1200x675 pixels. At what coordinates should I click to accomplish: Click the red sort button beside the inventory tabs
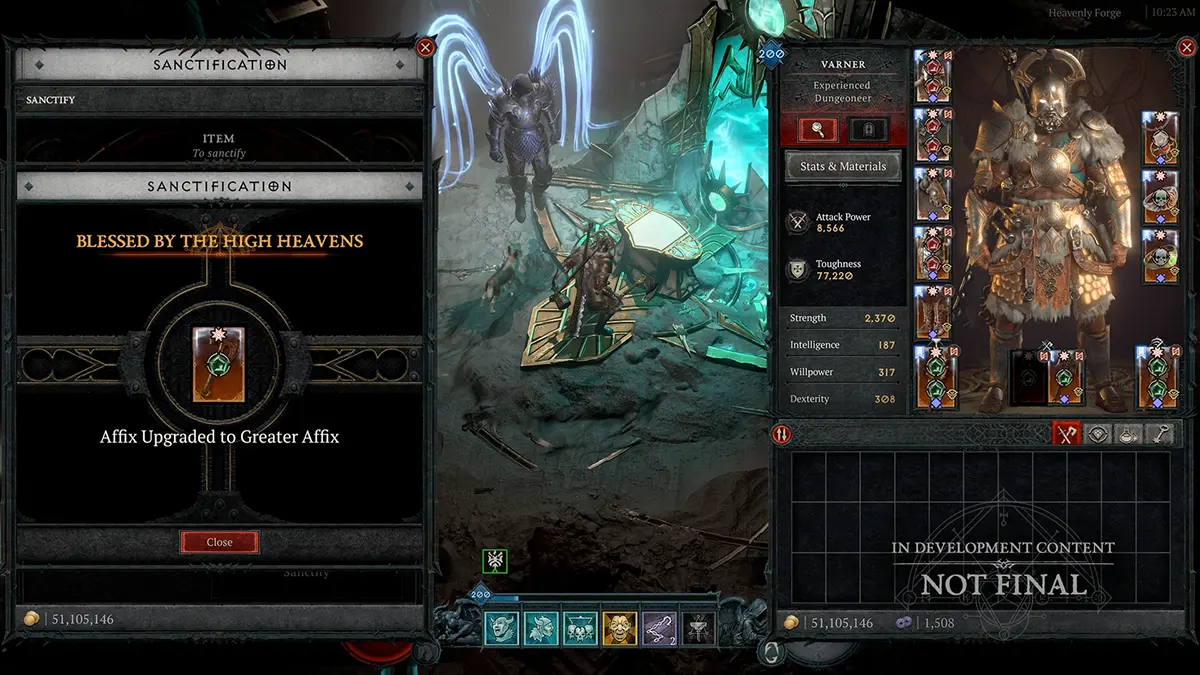coord(782,434)
